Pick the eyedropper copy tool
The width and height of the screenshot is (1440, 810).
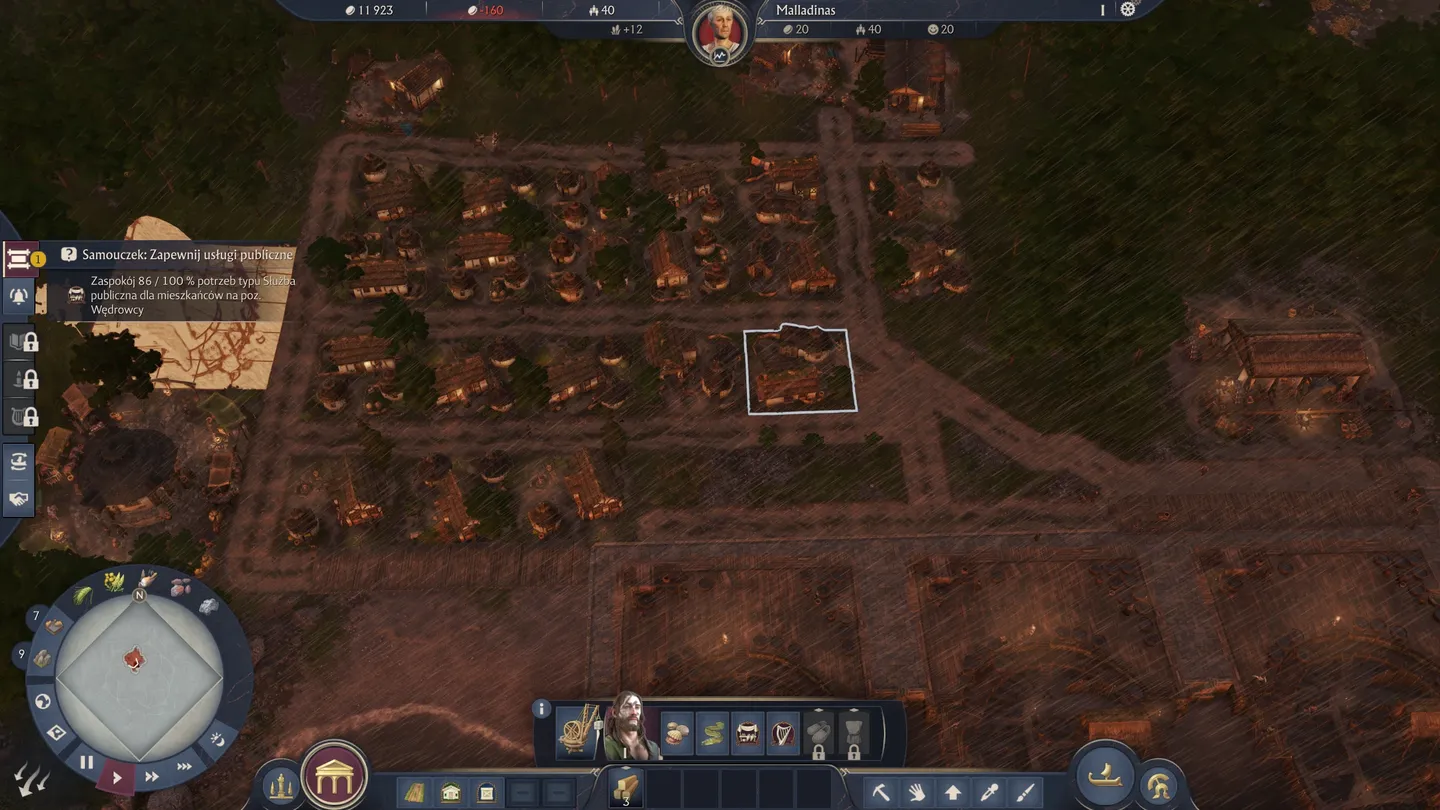coord(989,793)
